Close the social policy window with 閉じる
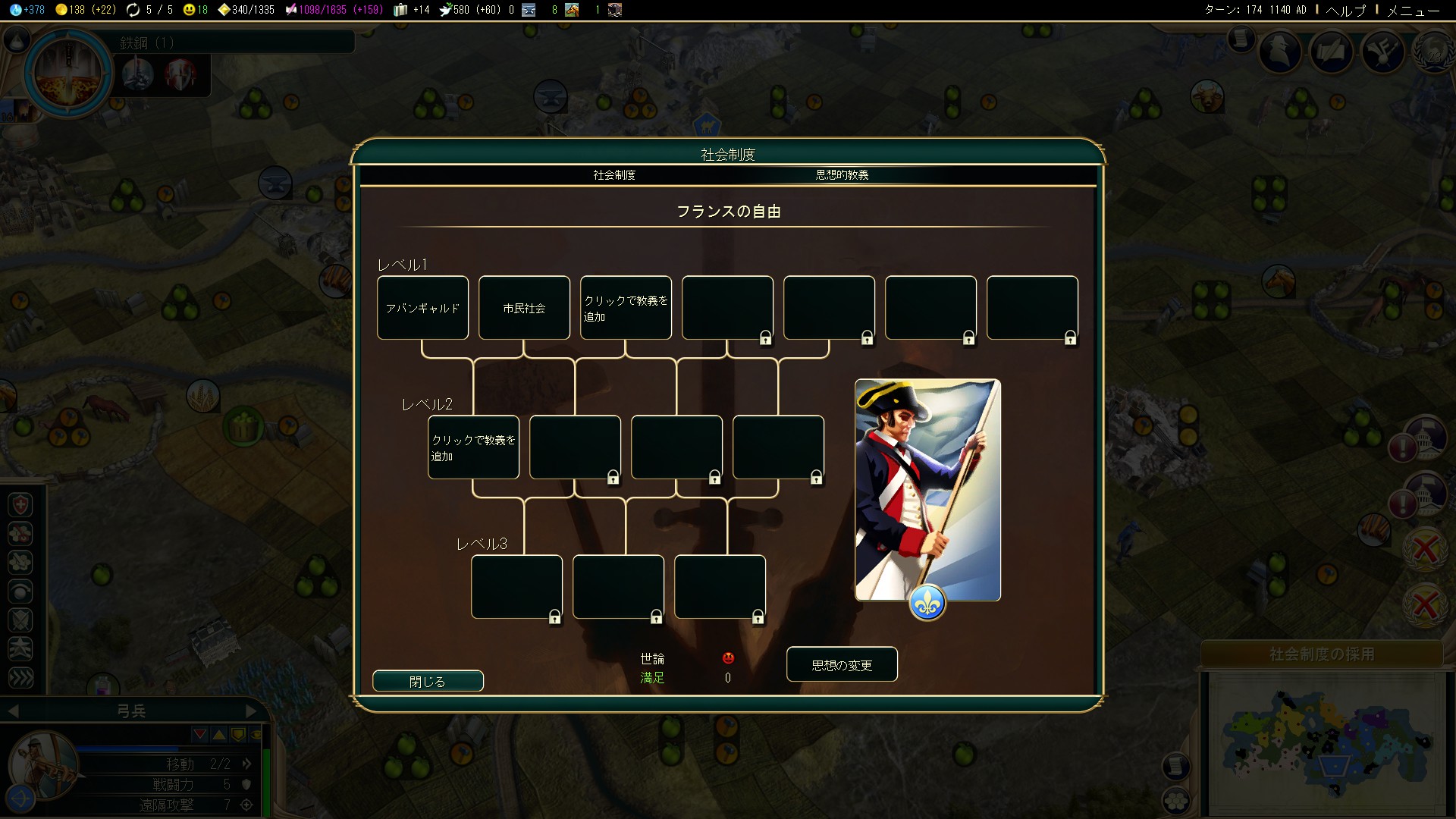This screenshot has width=1456, height=819. [x=428, y=681]
